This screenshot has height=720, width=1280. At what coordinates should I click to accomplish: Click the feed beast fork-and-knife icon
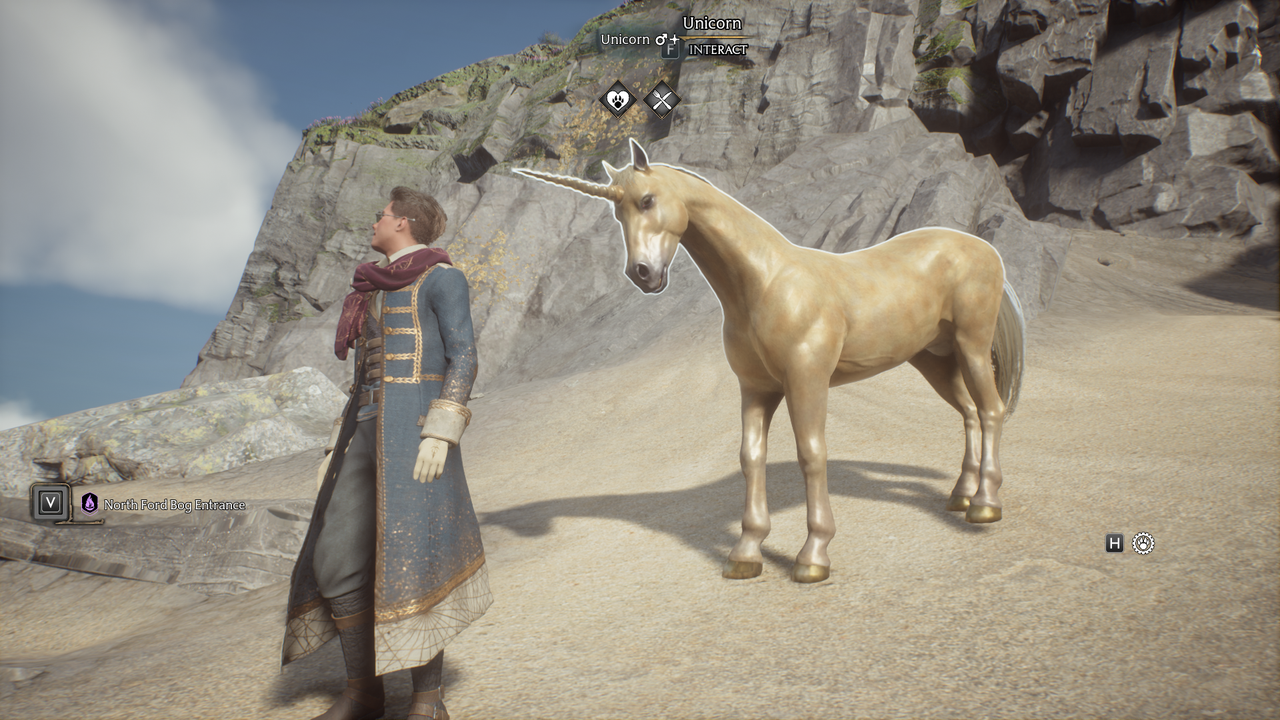[662, 99]
